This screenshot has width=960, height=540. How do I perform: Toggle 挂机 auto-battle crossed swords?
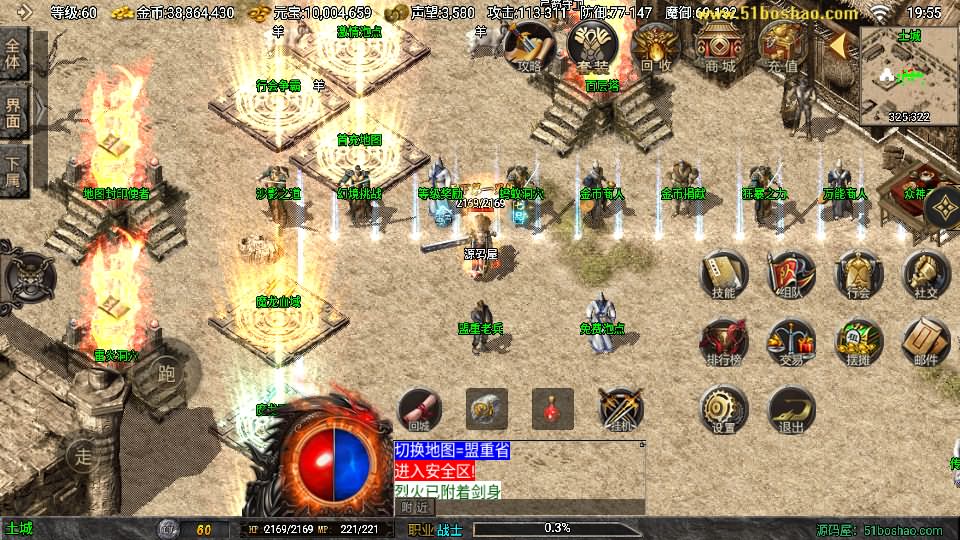point(621,408)
